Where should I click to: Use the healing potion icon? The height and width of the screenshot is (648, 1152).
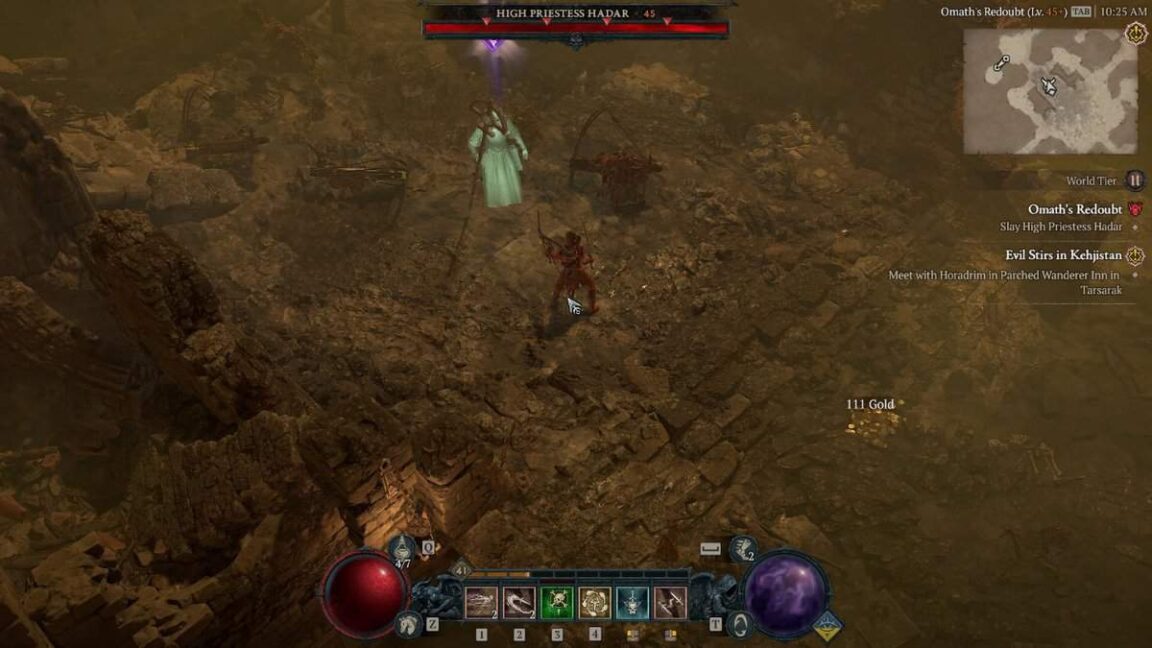point(404,546)
